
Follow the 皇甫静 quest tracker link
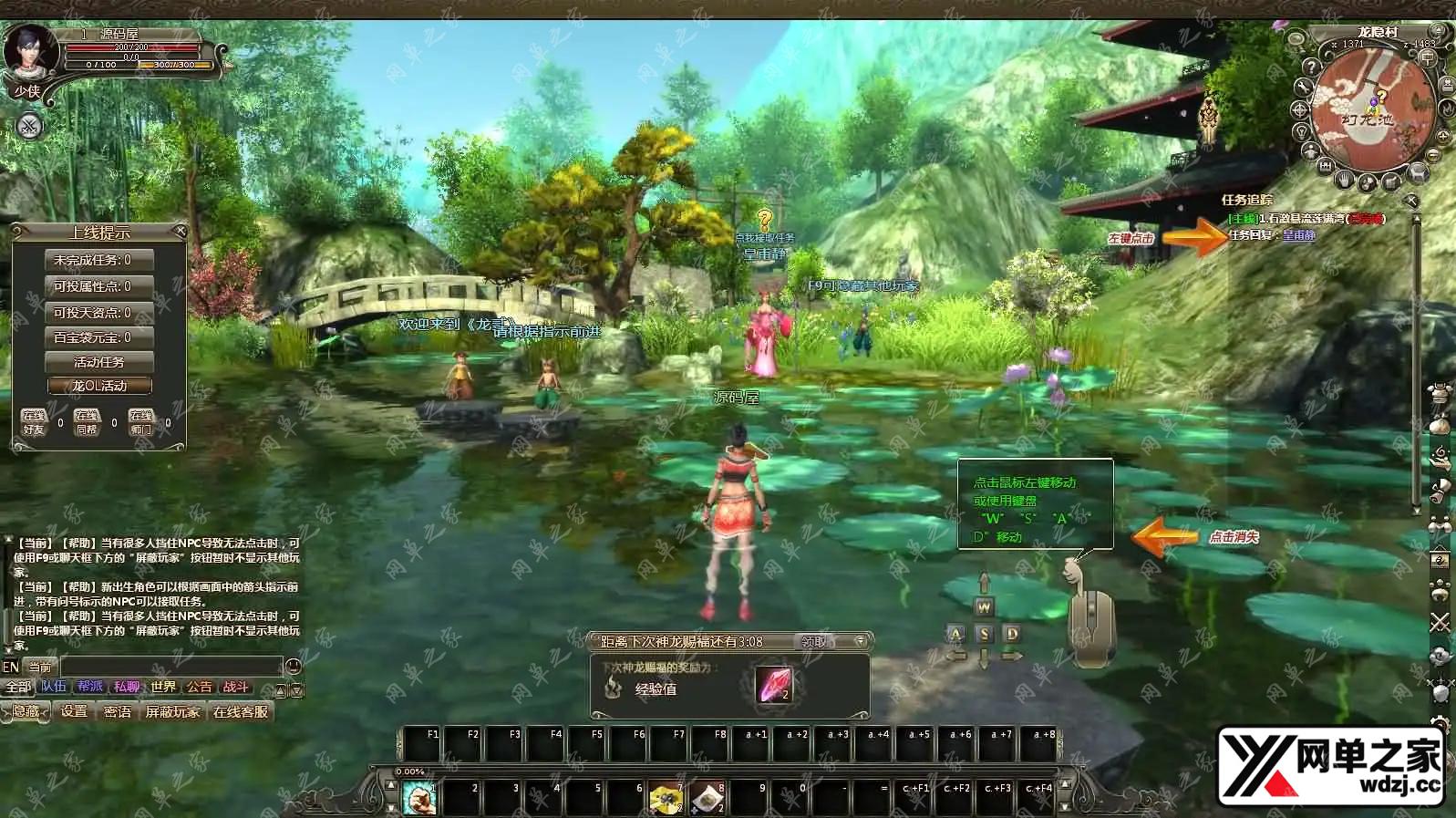1299,235
